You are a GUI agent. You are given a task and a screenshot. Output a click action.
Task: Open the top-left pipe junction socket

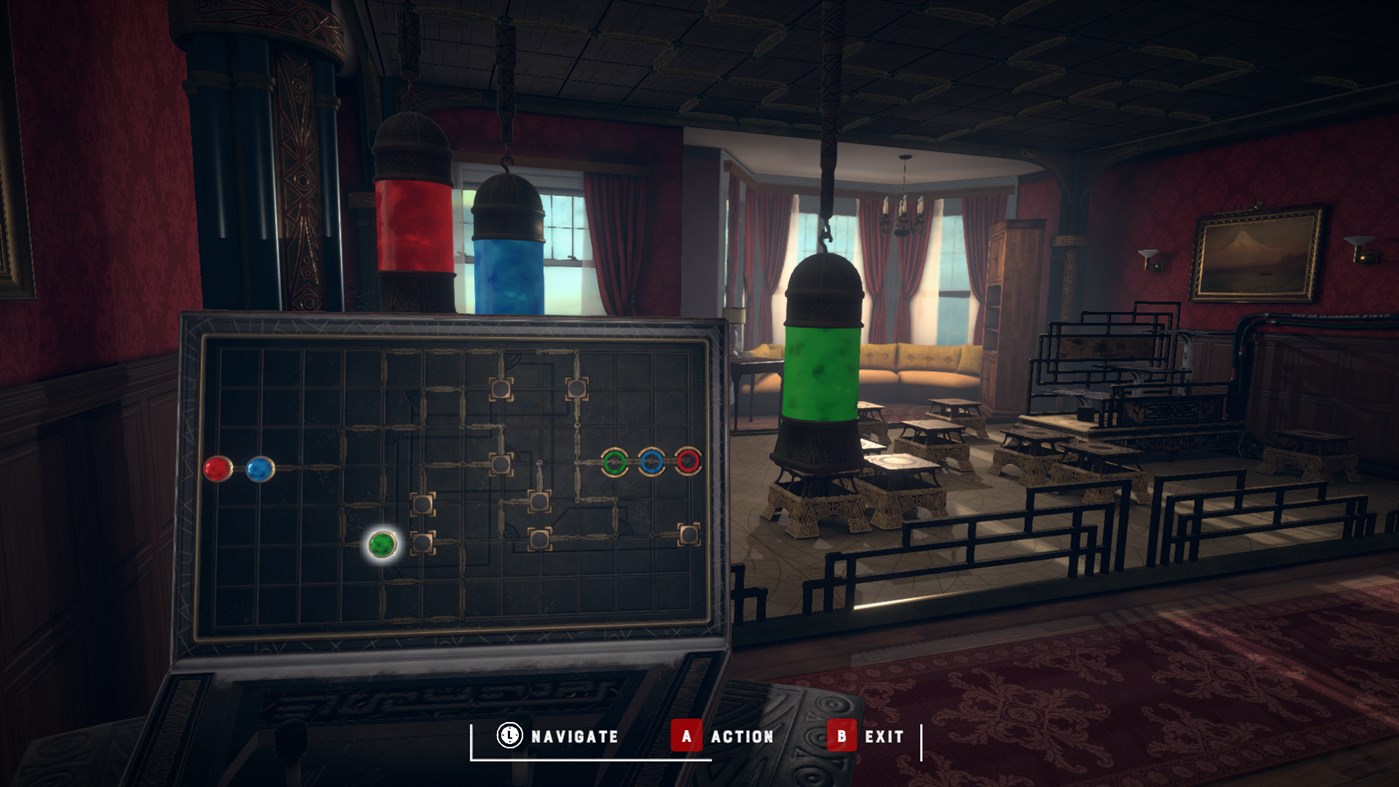[501, 389]
